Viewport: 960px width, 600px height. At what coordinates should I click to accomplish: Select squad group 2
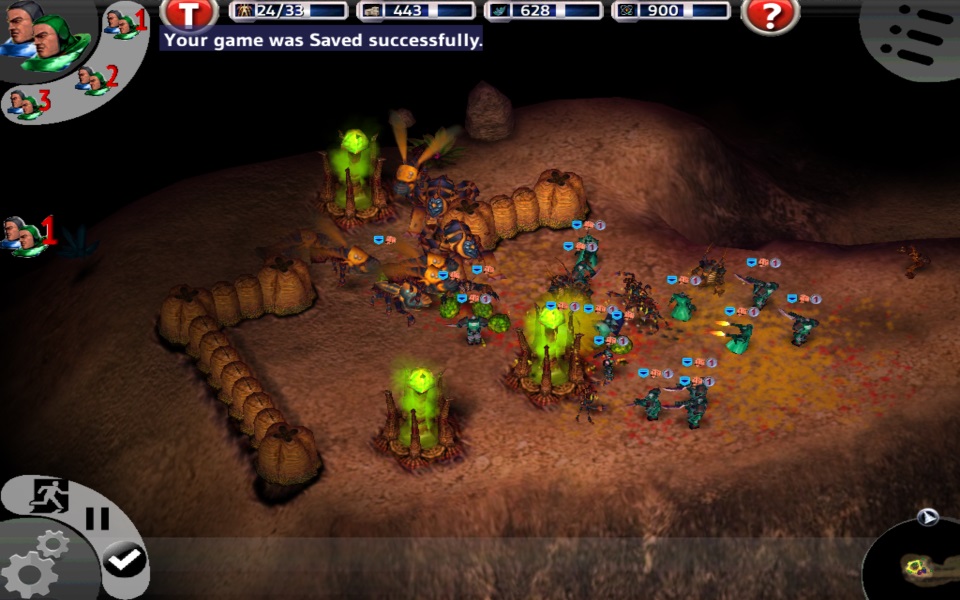tap(97, 78)
